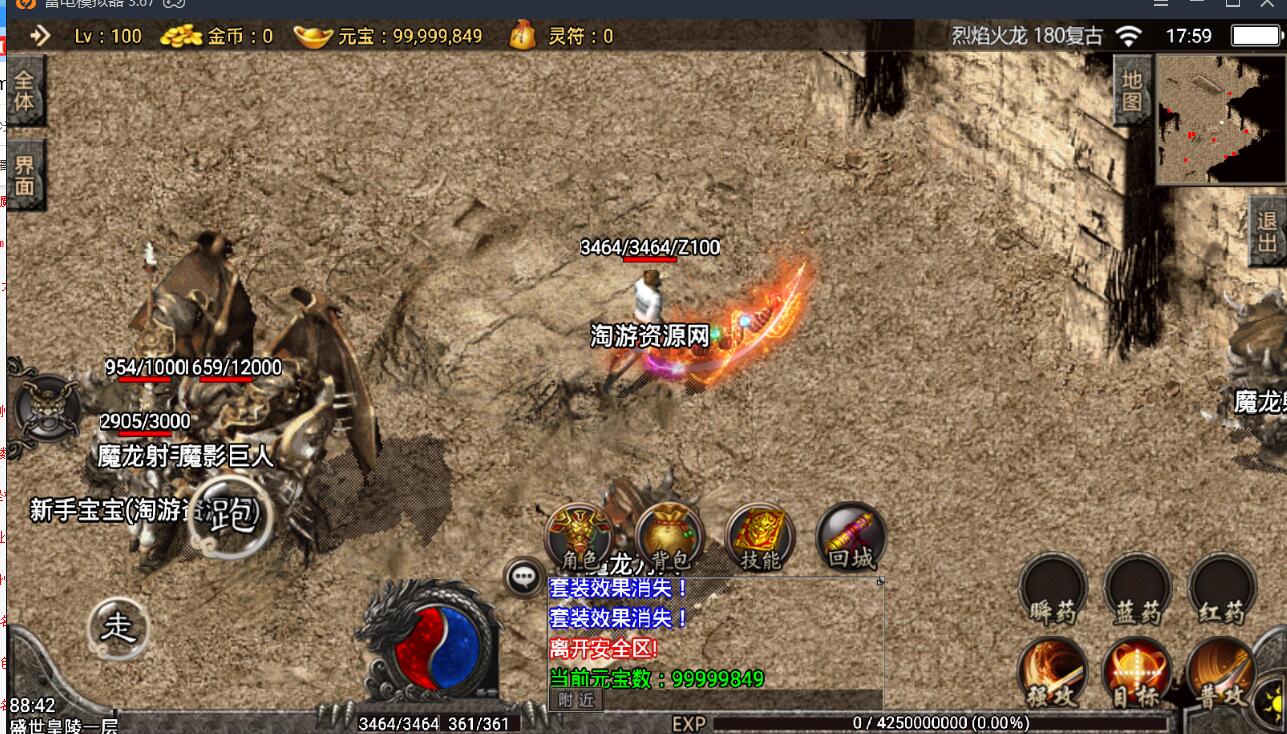This screenshot has width=1287, height=734.
Task: Use the 红药 health potion slot
Action: coord(1222,587)
